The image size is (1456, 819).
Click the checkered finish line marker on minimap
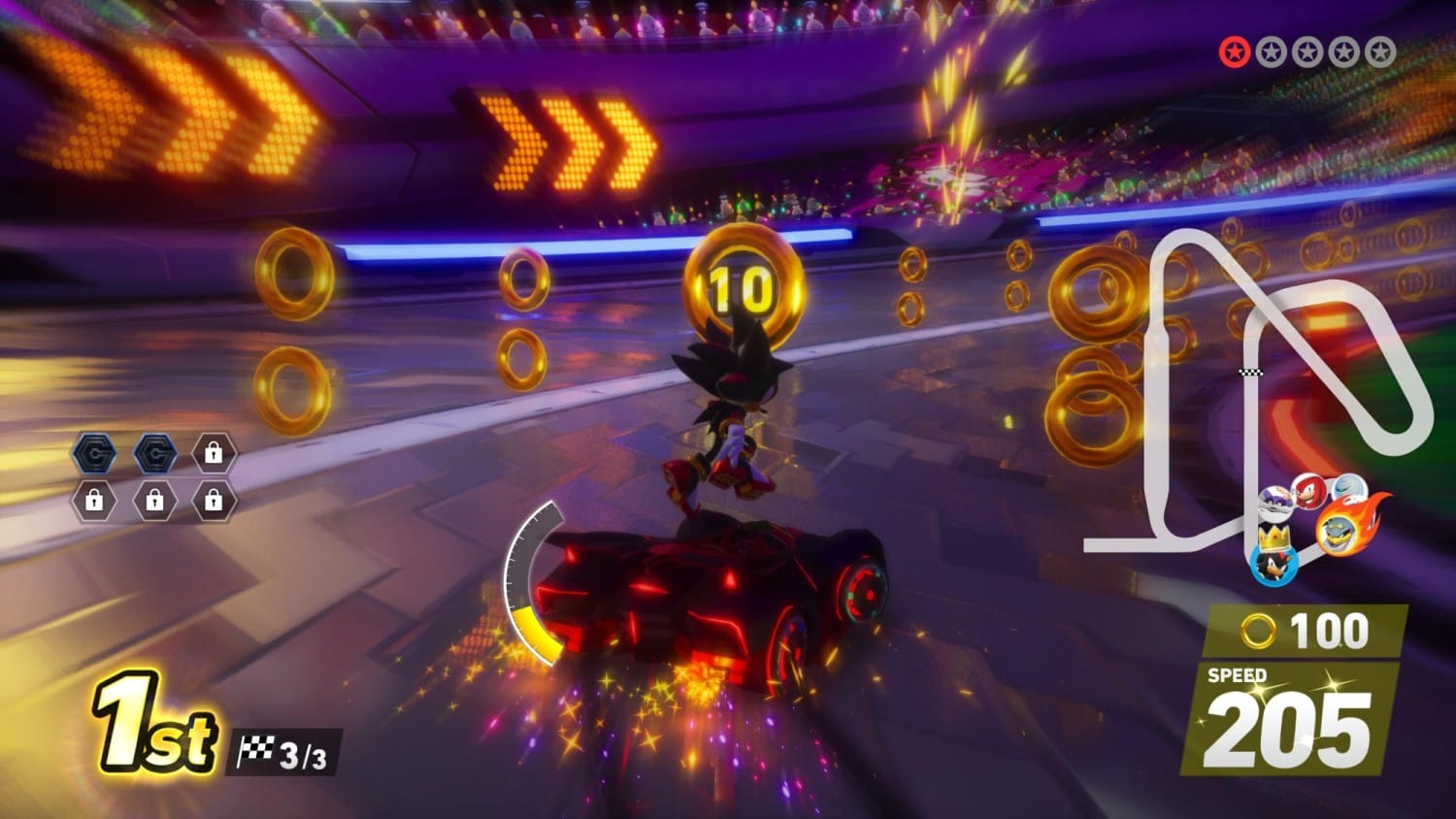tap(1251, 371)
